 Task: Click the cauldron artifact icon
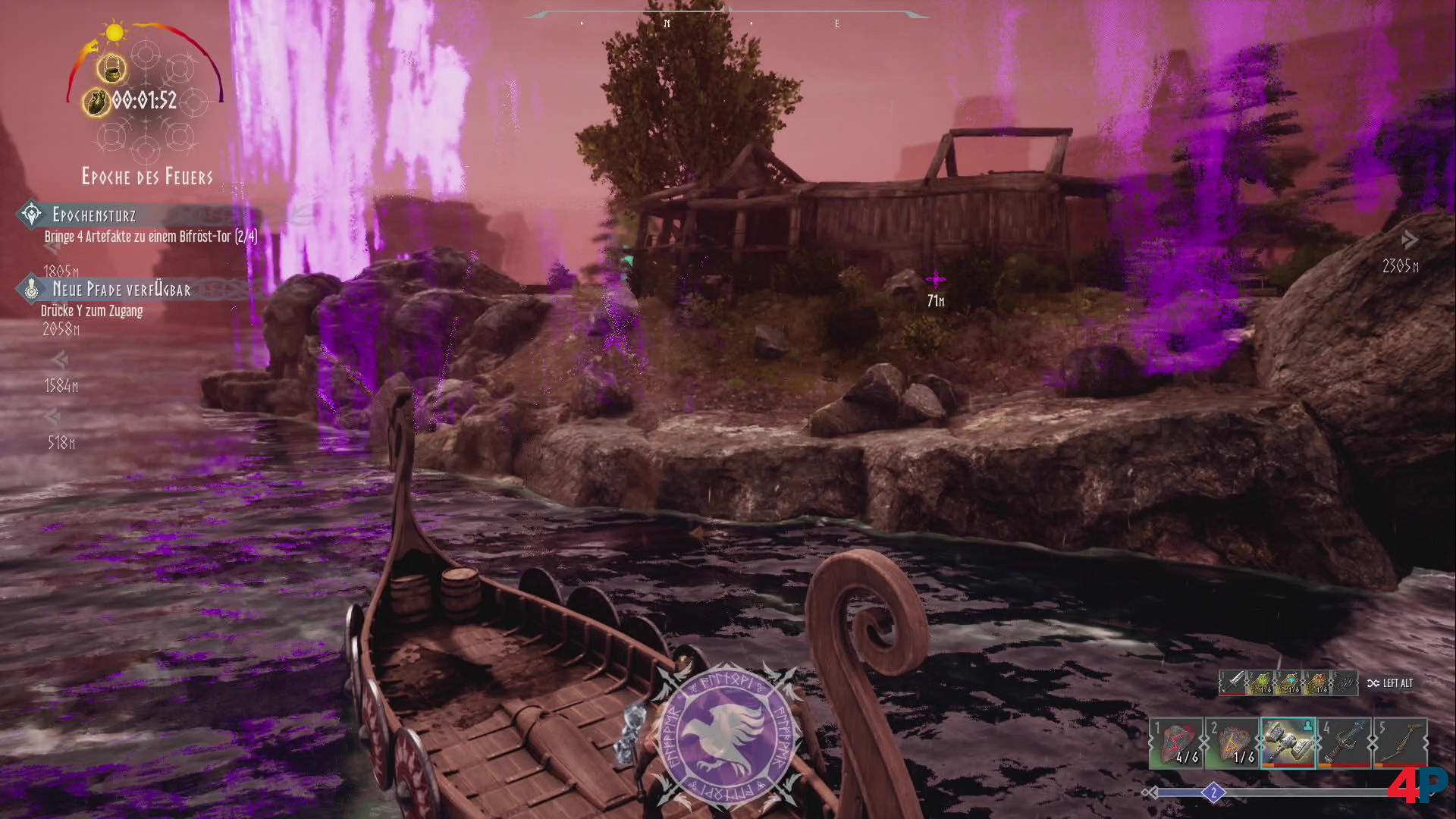click(112, 68)
